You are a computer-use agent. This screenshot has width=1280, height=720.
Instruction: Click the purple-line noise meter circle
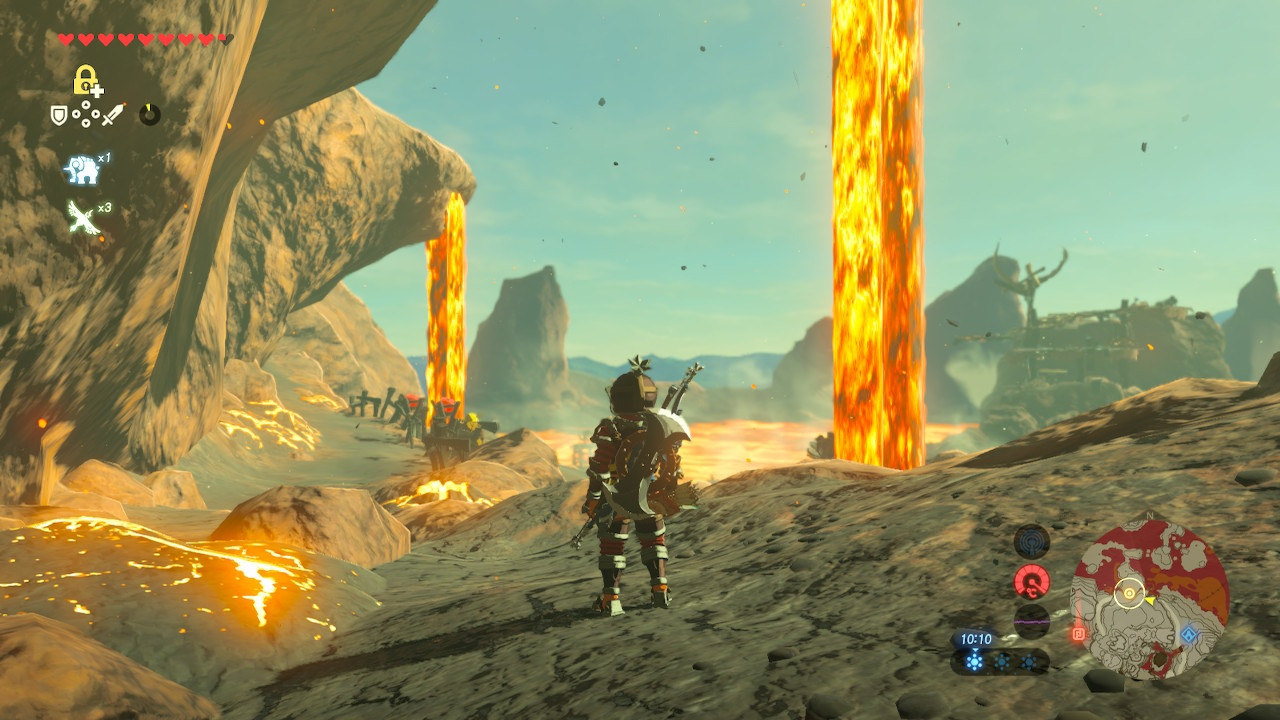1031,620
